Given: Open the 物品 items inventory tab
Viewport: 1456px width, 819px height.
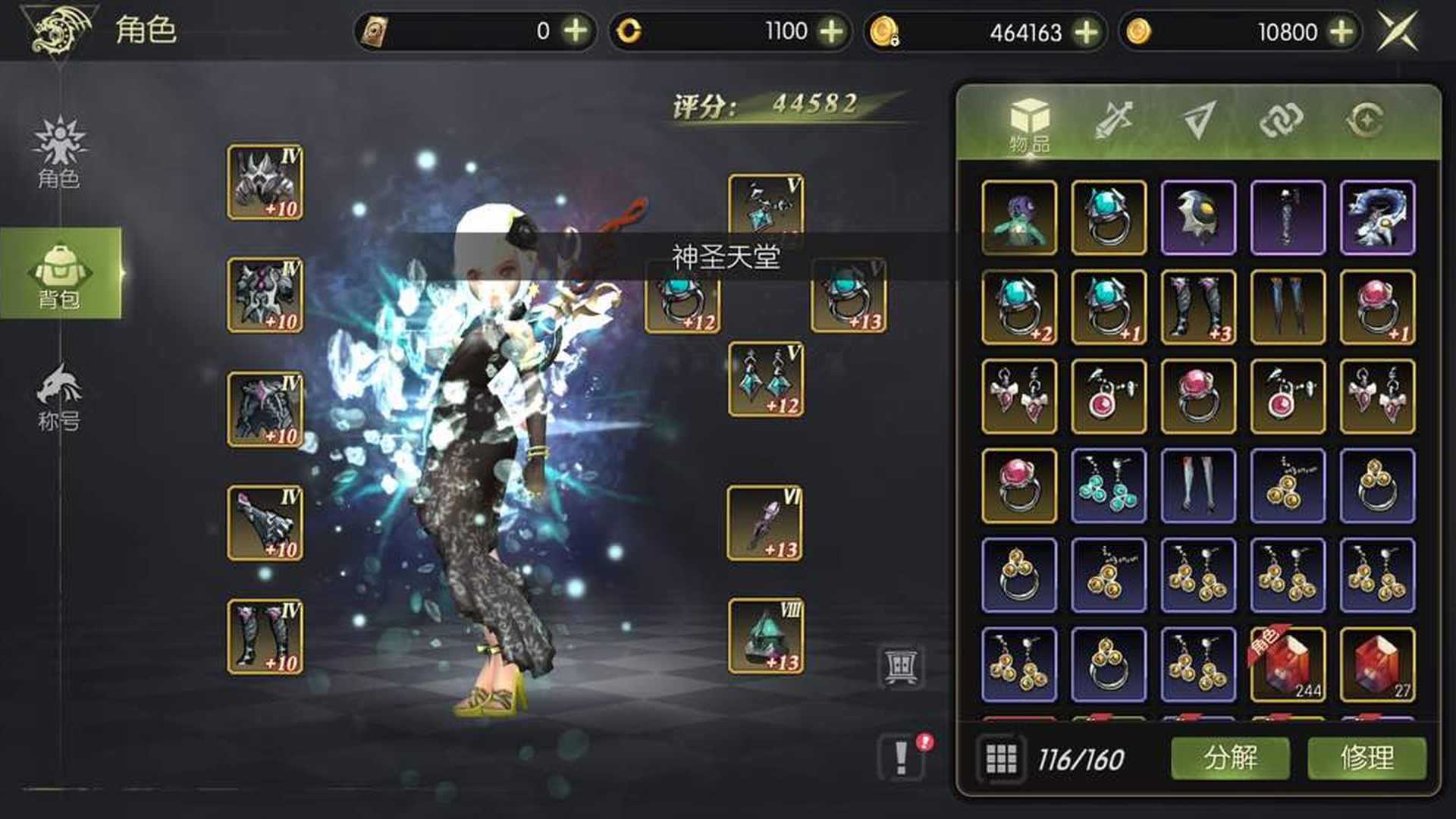Looking at the screenshot, I should 1029,124.
